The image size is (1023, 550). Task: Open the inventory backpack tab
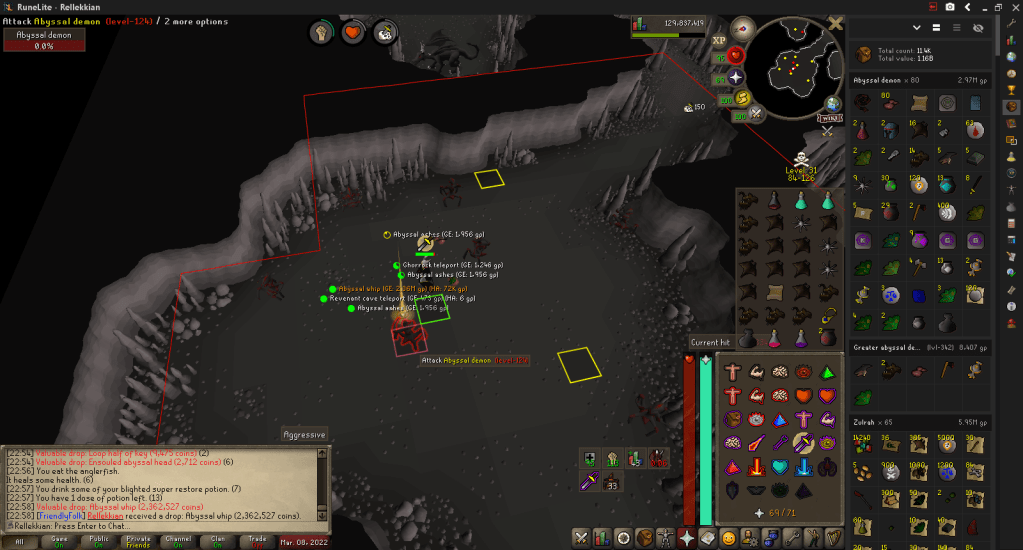click(x=642, y=538)
